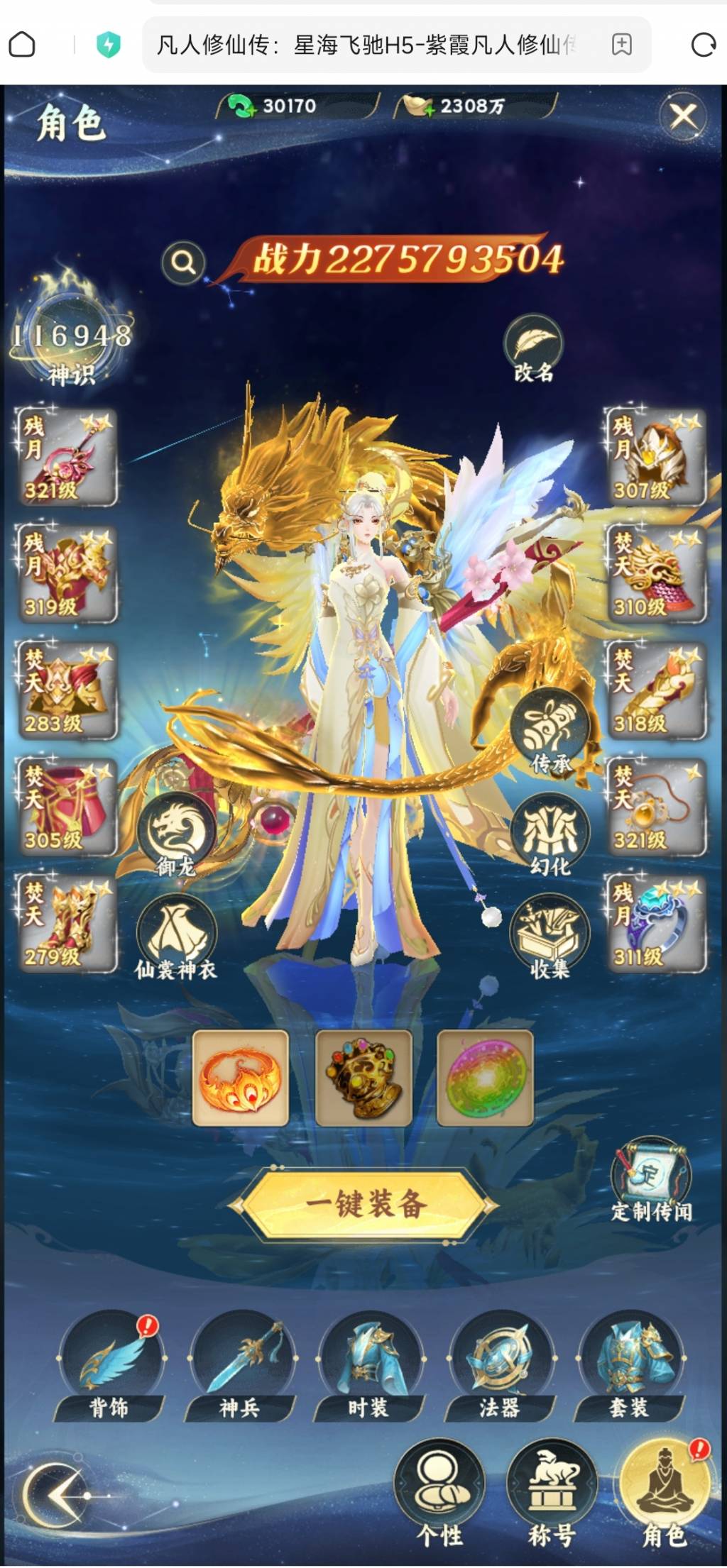Select the 焚天 283级 armor slot
The width and height of the screenshot is (727, 1568).
click(65, 691)
